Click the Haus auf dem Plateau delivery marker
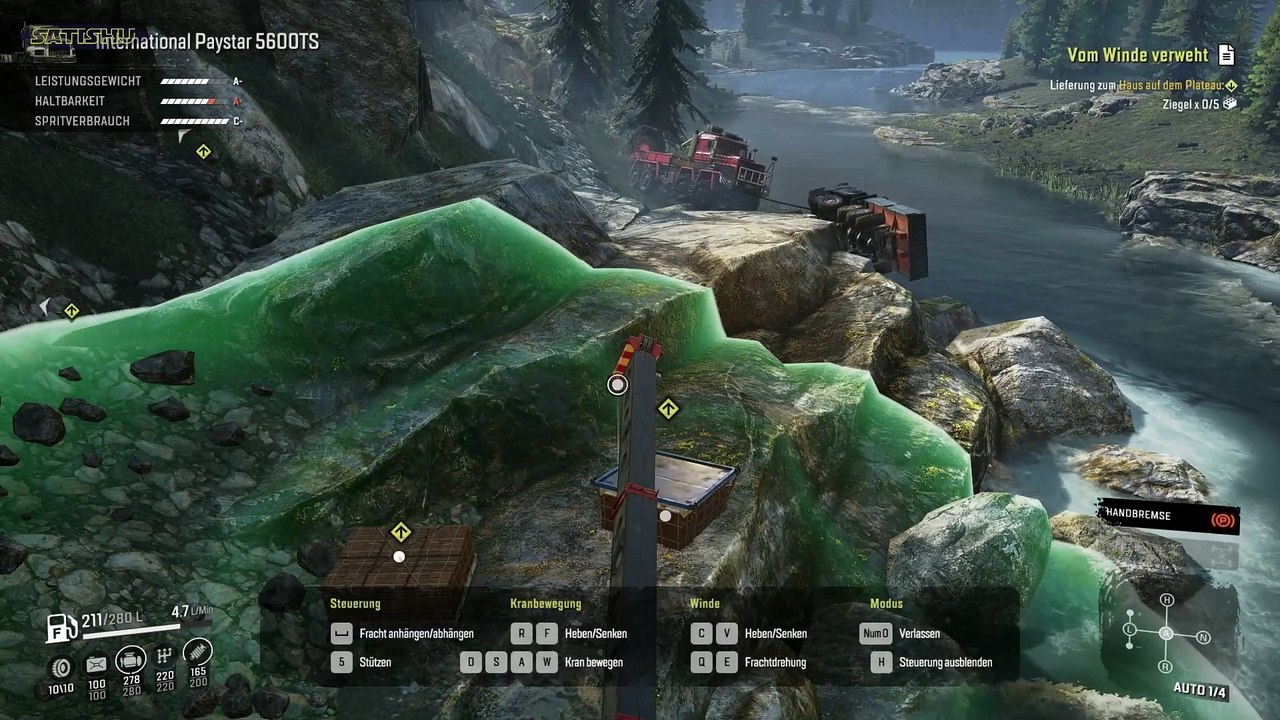Viewport: 1280px width, 720px height. [1231, 86]
